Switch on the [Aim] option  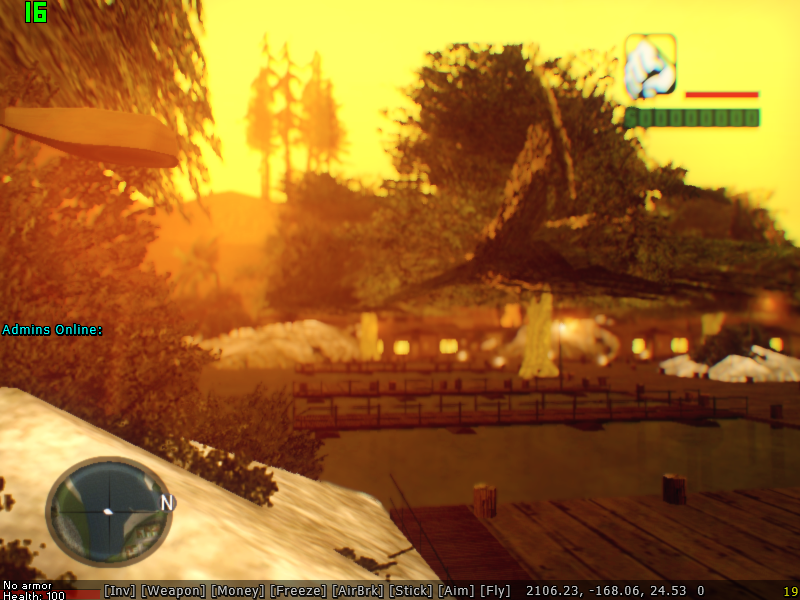tap(456, 591)
